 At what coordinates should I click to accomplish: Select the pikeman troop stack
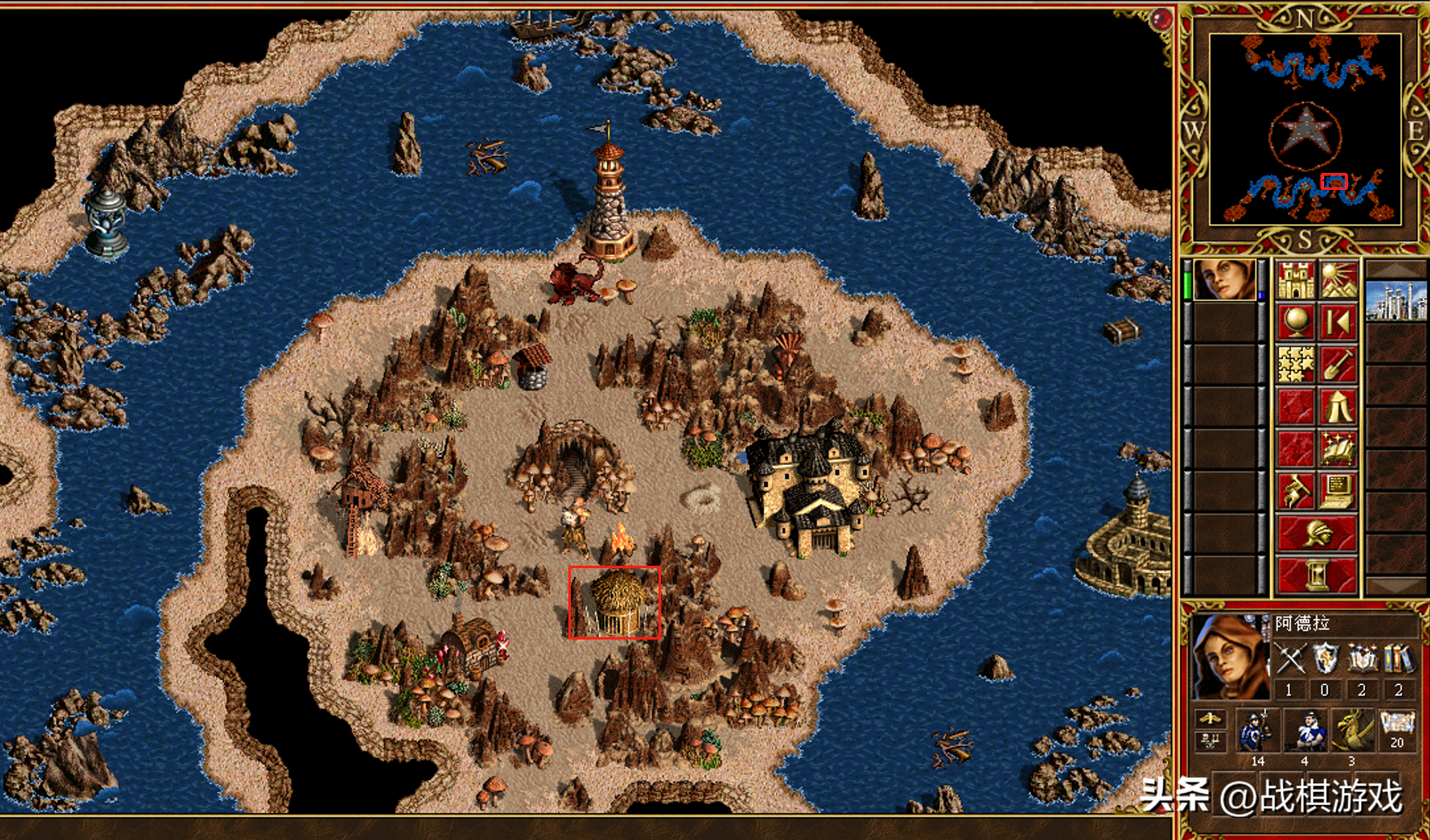1257,732
